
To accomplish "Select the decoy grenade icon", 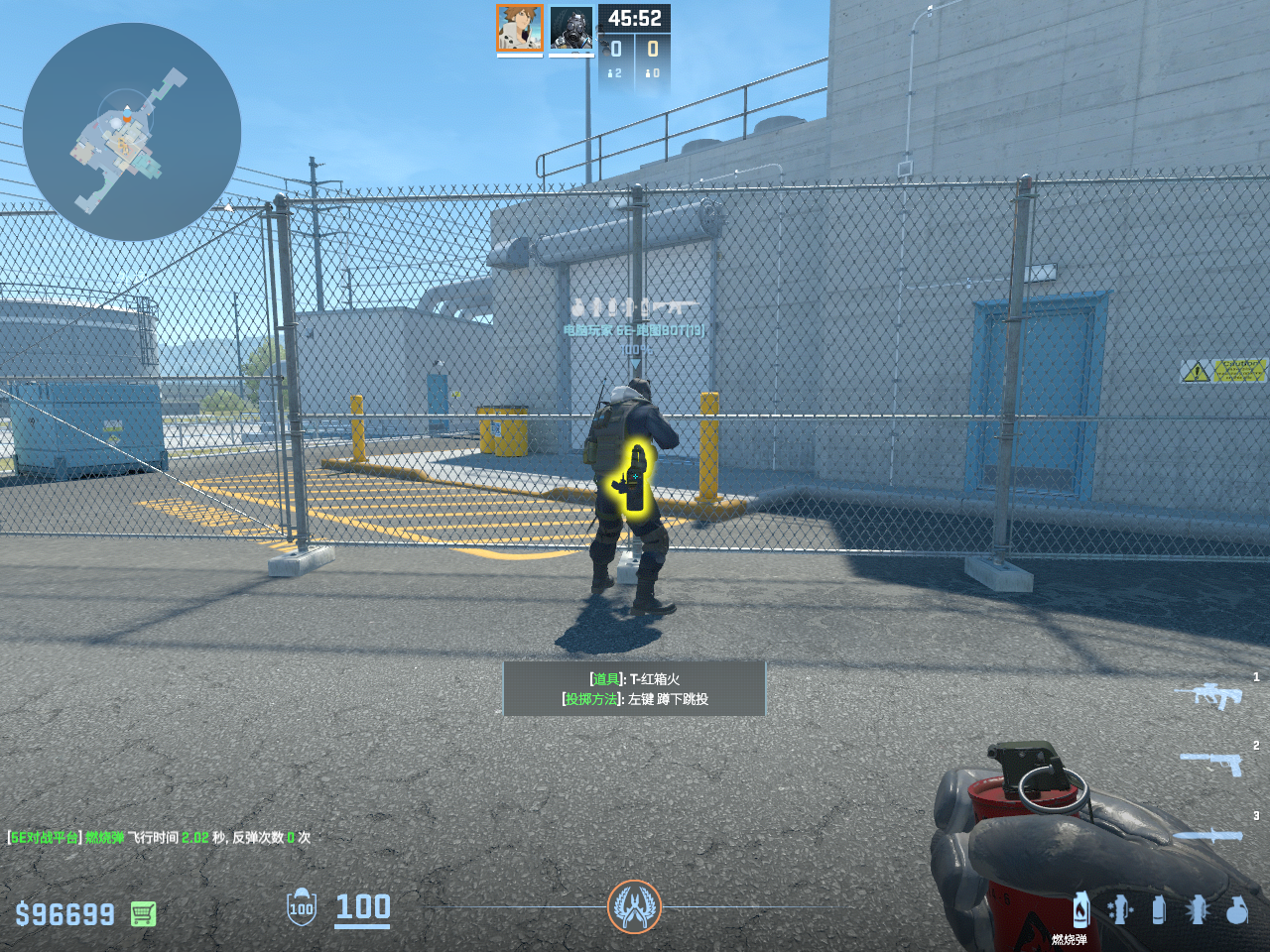I will (1119, 909).
